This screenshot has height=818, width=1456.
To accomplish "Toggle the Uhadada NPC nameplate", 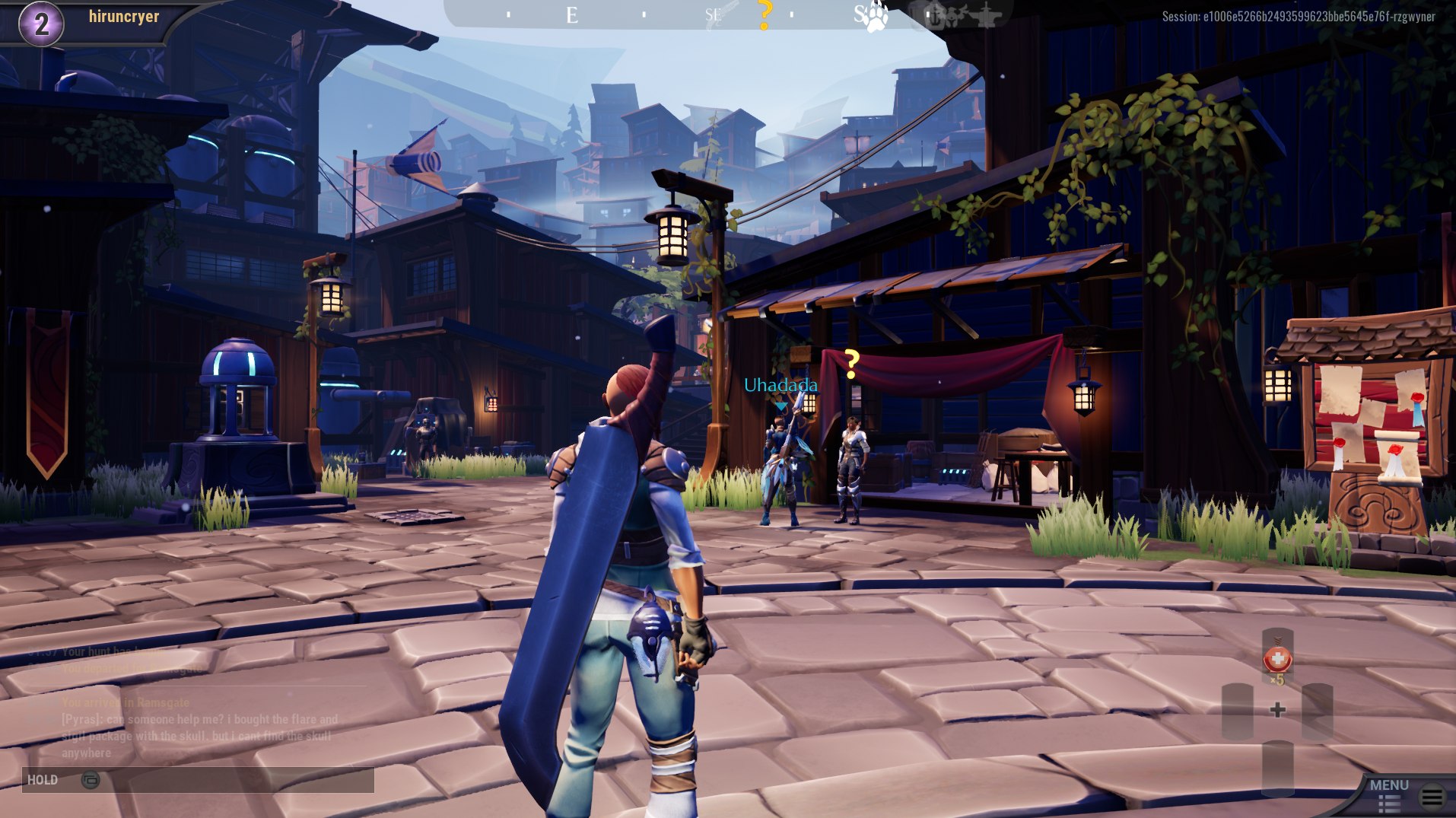I will [x=780, y=386].
